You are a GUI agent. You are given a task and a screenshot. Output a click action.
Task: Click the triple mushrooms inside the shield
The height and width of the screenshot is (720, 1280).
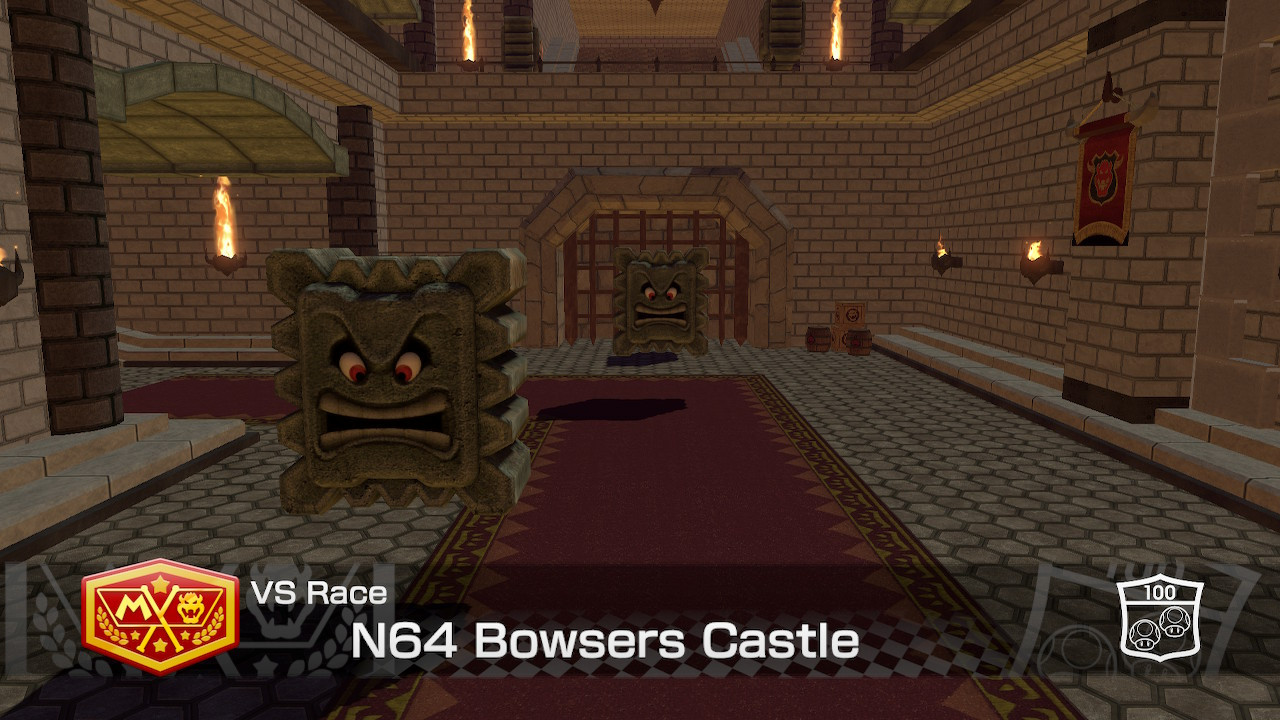[x=1158, y=628]
